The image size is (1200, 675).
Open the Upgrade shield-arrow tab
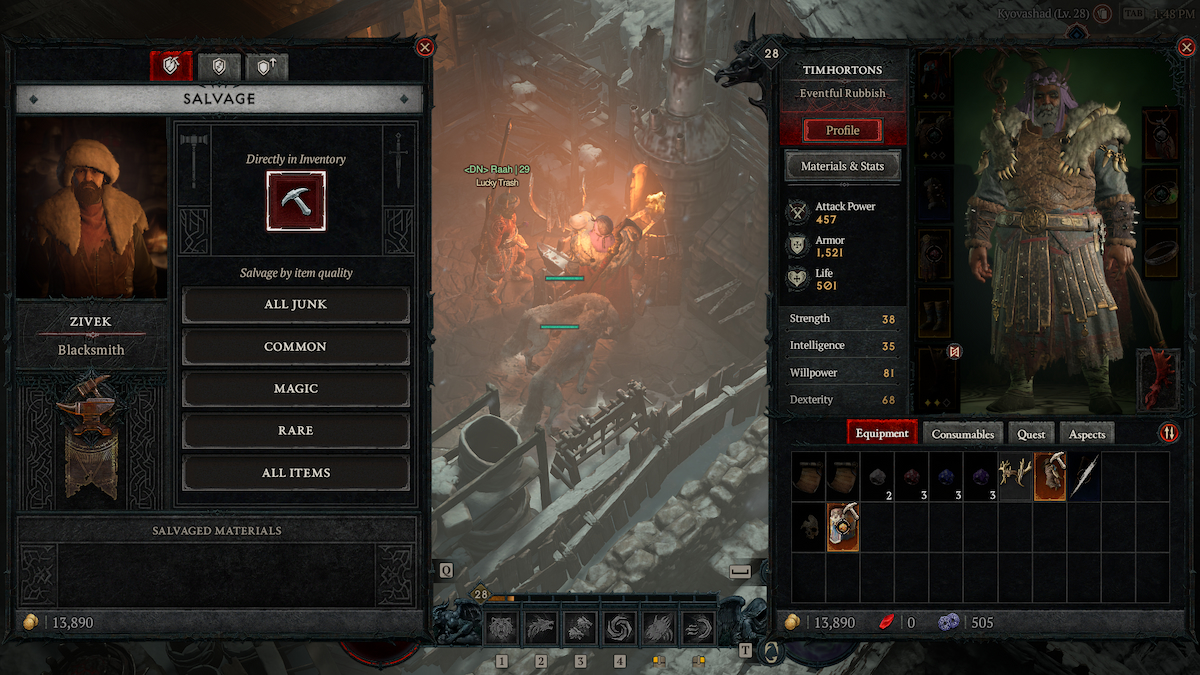tap(267, 66)
